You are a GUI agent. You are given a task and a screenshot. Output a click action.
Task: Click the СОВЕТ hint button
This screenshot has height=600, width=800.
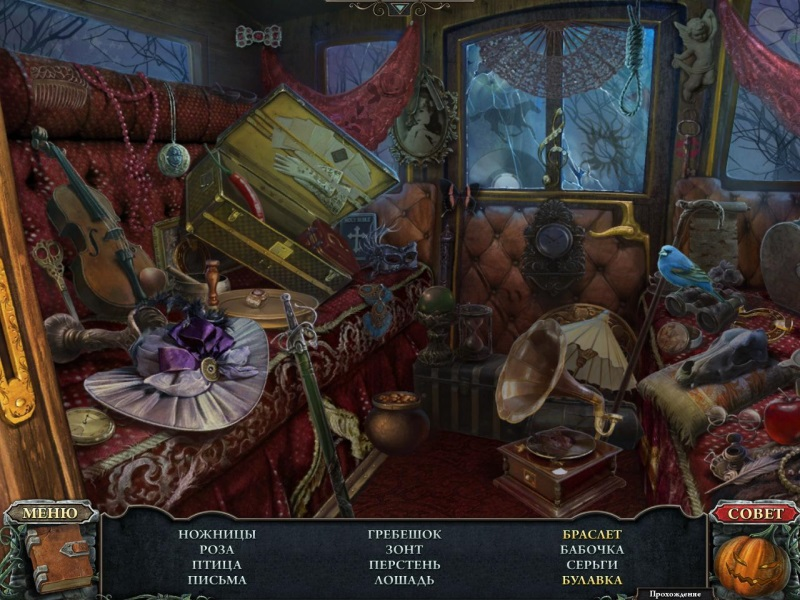pyautogui.click(x=754, y=513)
